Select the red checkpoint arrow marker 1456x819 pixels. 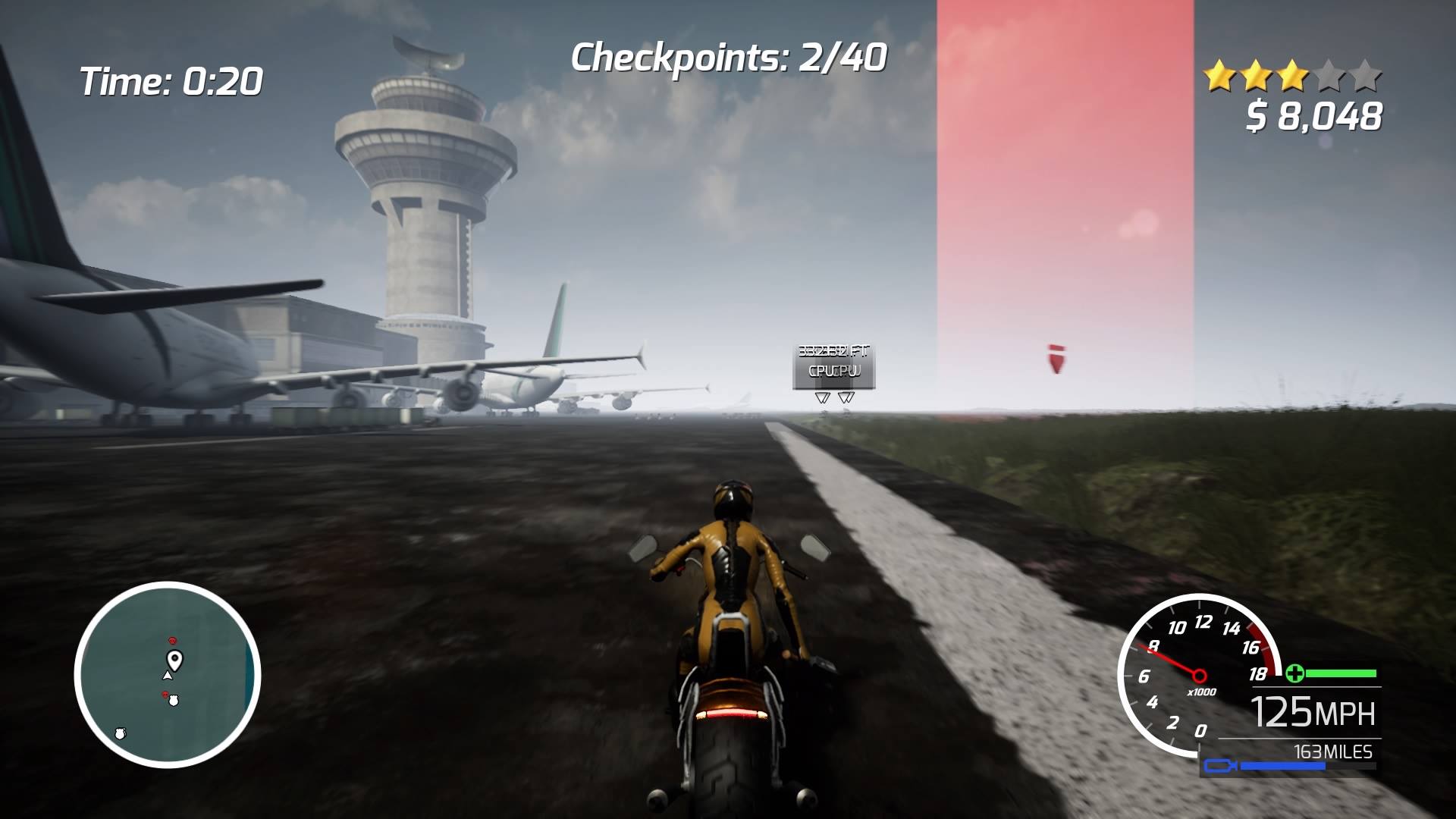tap(1056, 359)
